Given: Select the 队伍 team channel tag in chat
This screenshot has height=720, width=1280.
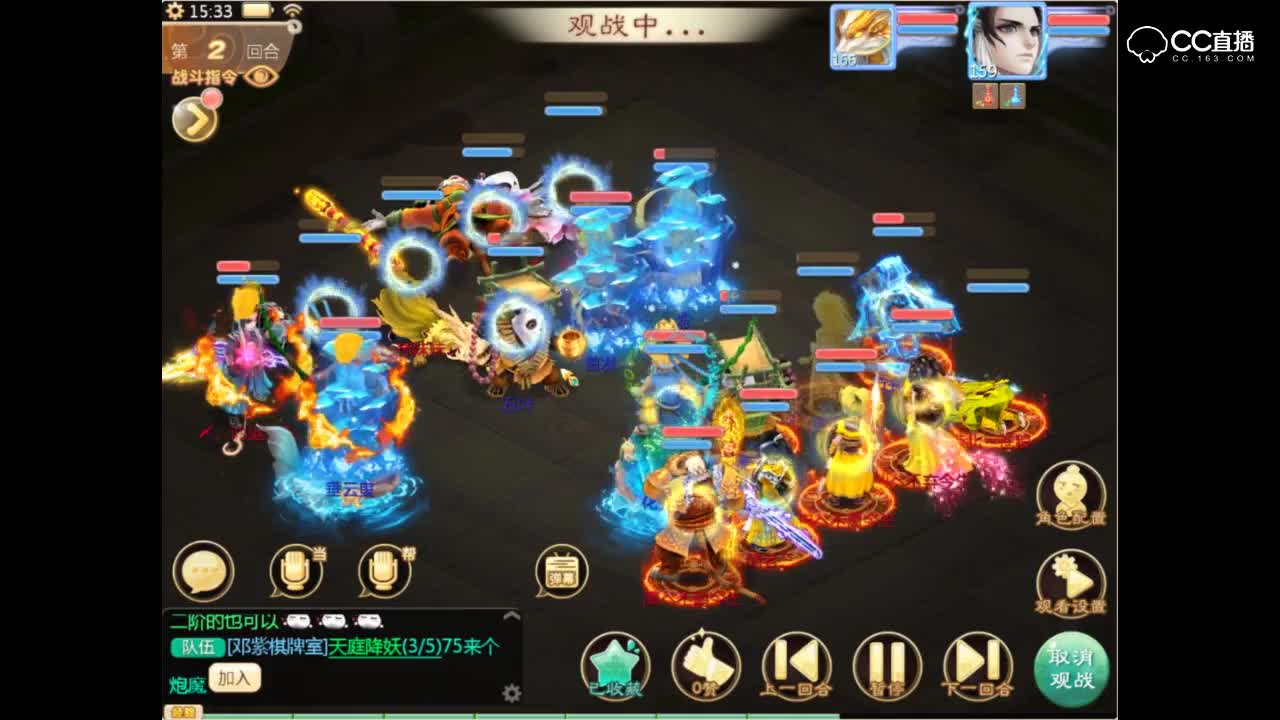Looking at the screenshot, I should coord(197,649).
